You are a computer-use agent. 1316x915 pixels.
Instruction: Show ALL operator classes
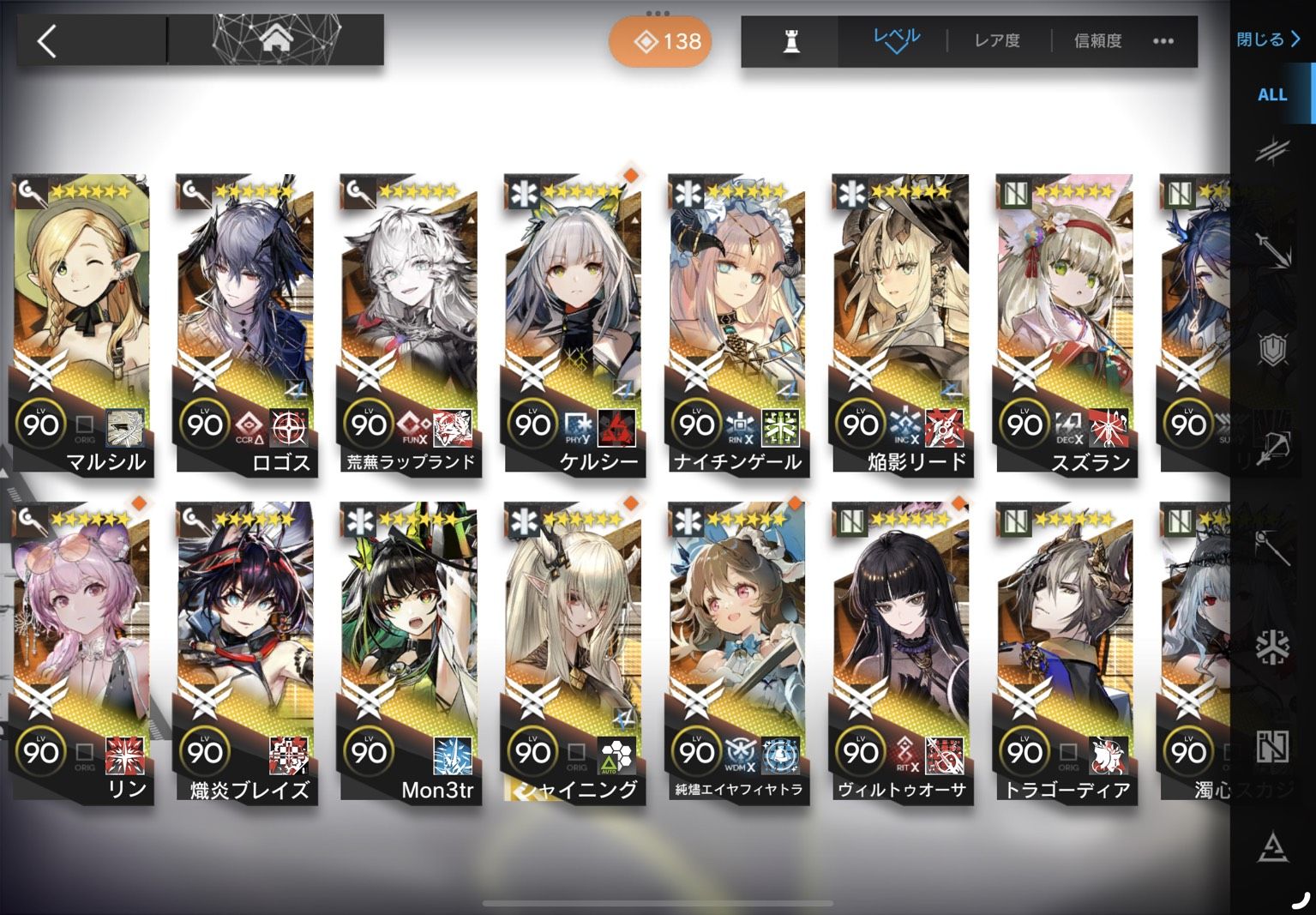click(x=1271, y=95)
